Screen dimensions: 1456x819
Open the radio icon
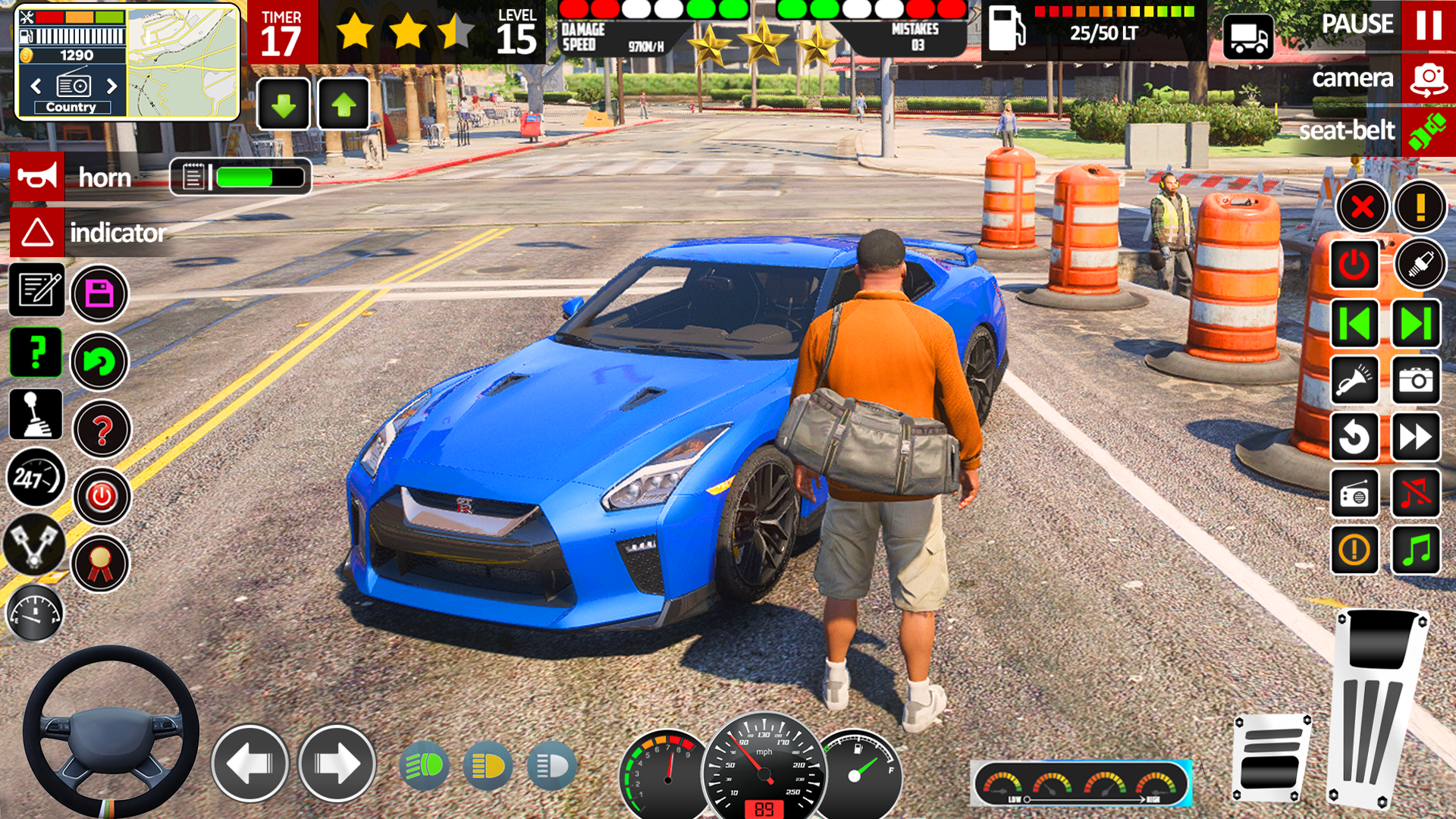coord(1354,494)
